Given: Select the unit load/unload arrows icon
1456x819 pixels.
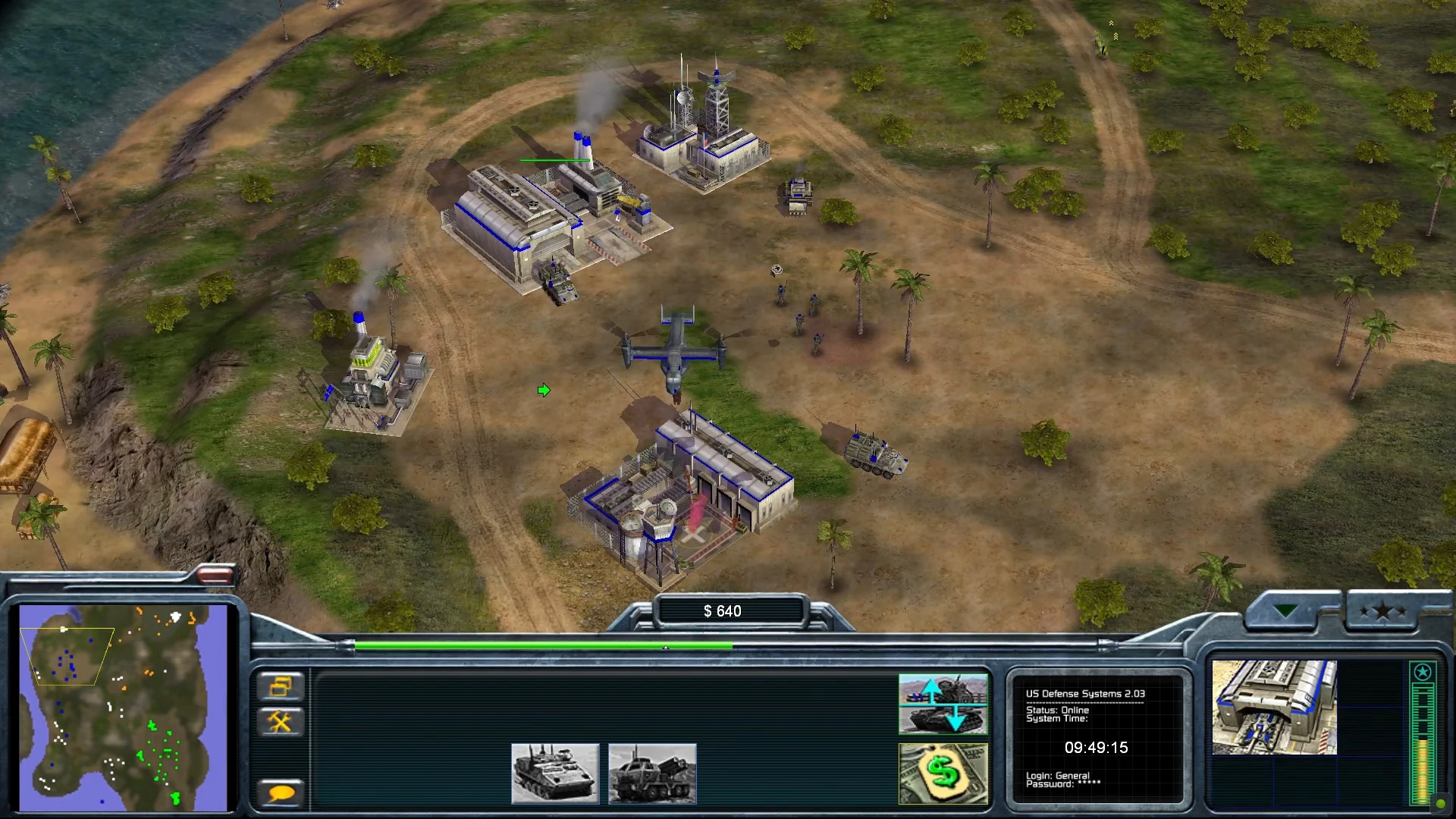Looking at the screenshot, I should (943, 705).
